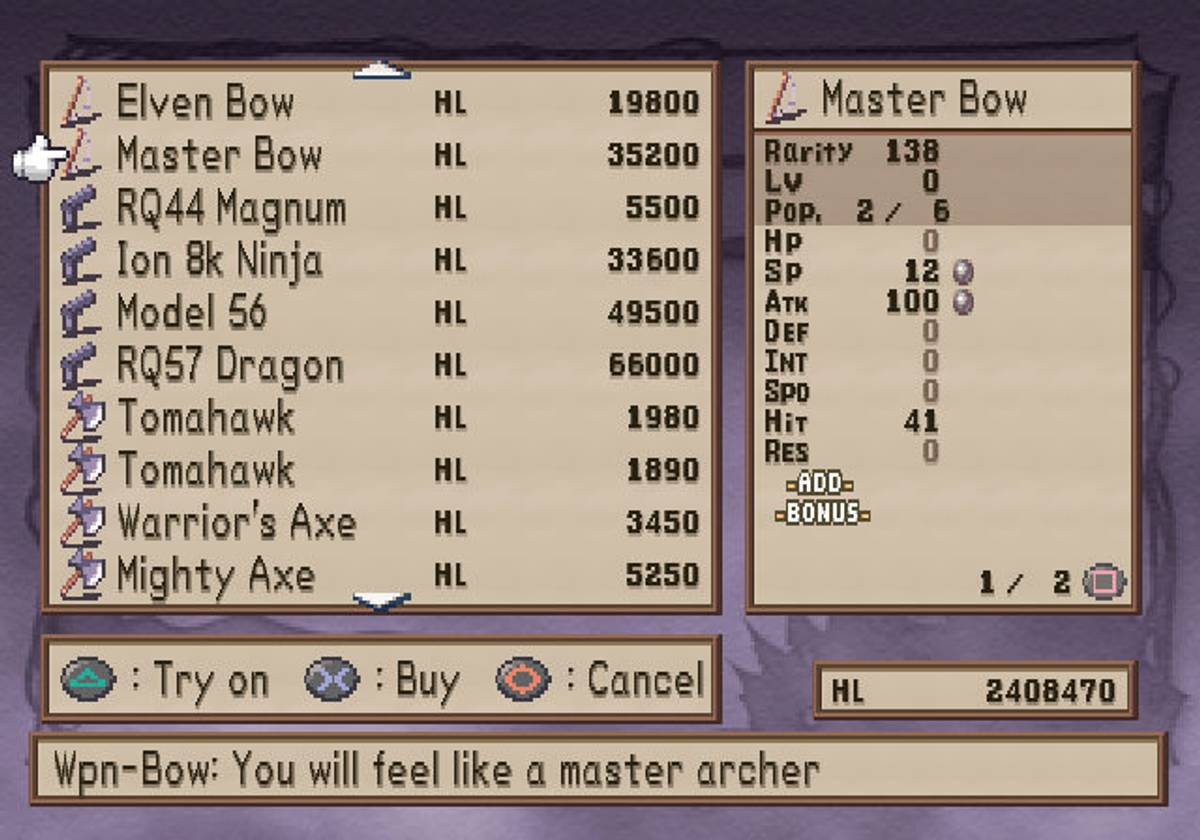Select the Warrior's Axe entry
The width and height of the screenshot is (1200, 840).
point(236,523)
